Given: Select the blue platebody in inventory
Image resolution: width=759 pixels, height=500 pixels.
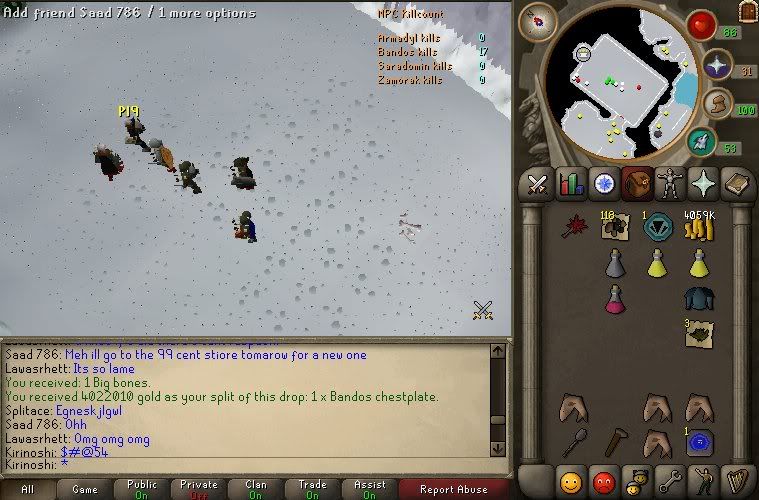Looking at the screenshot, I should (x=699, y=299).
